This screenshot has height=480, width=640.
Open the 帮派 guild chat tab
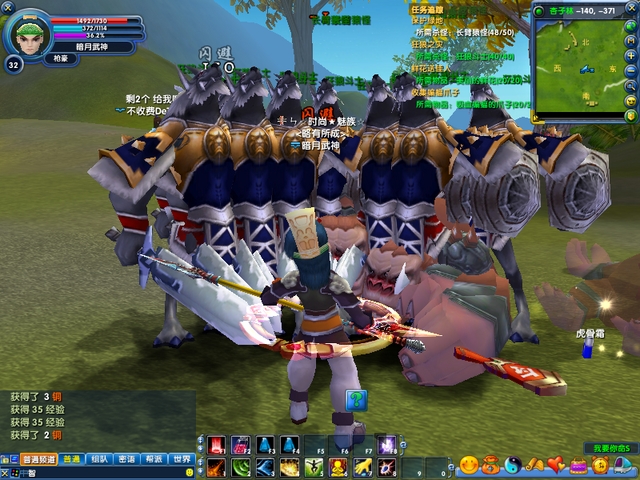[x=153, y=459]
